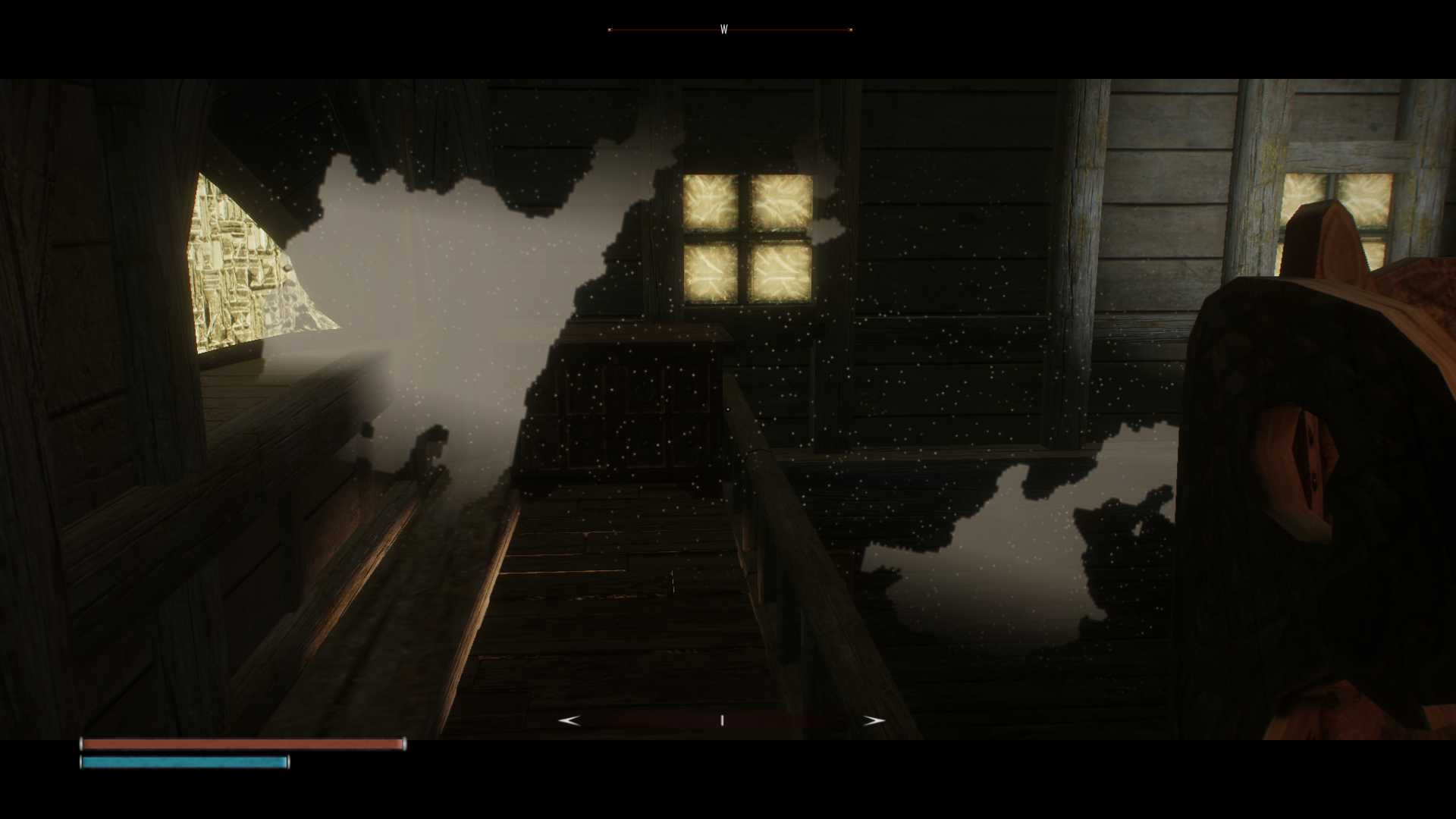This screenshot has width=1456, height=819.
Task: Click the left arrow on the bottom bar
Action: [569, 719]
